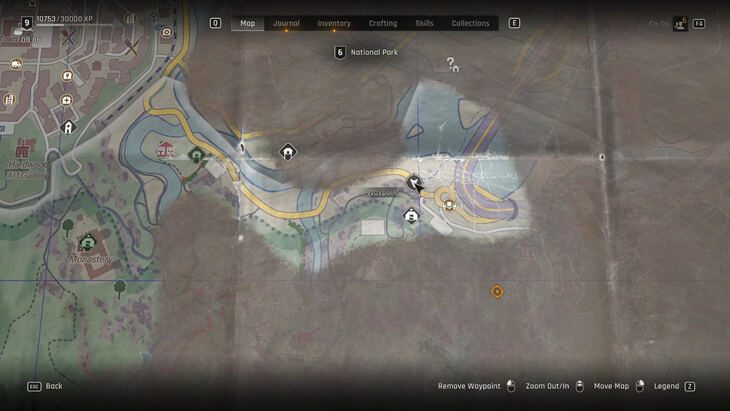730x411 pixels.
Task: Open the Collections tab
Action: (x=470, y=23)
